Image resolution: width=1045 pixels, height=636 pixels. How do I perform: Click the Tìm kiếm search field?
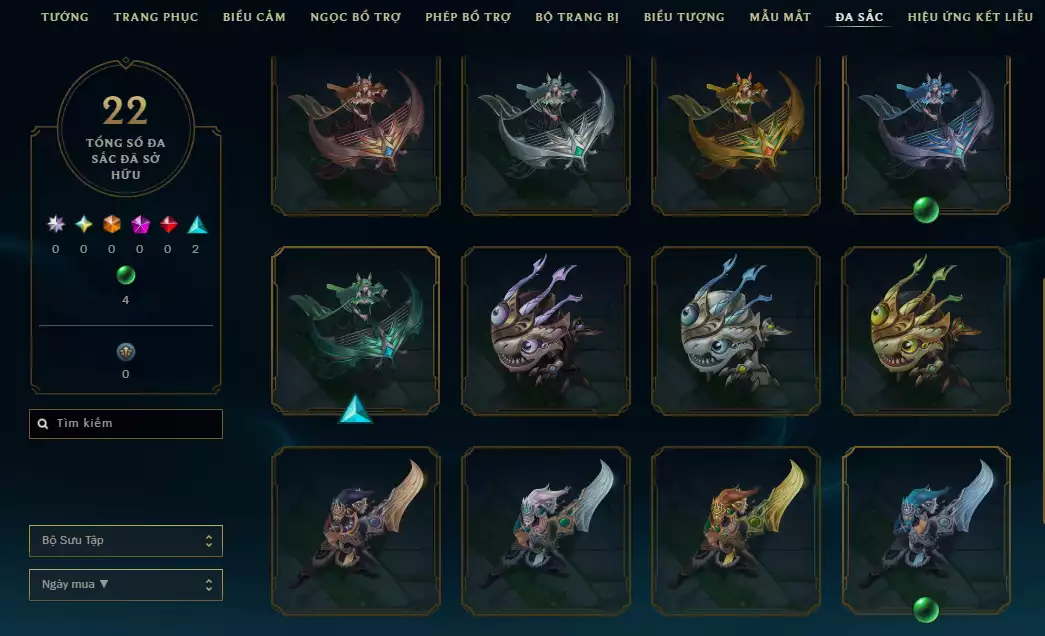tap(126, 424)
